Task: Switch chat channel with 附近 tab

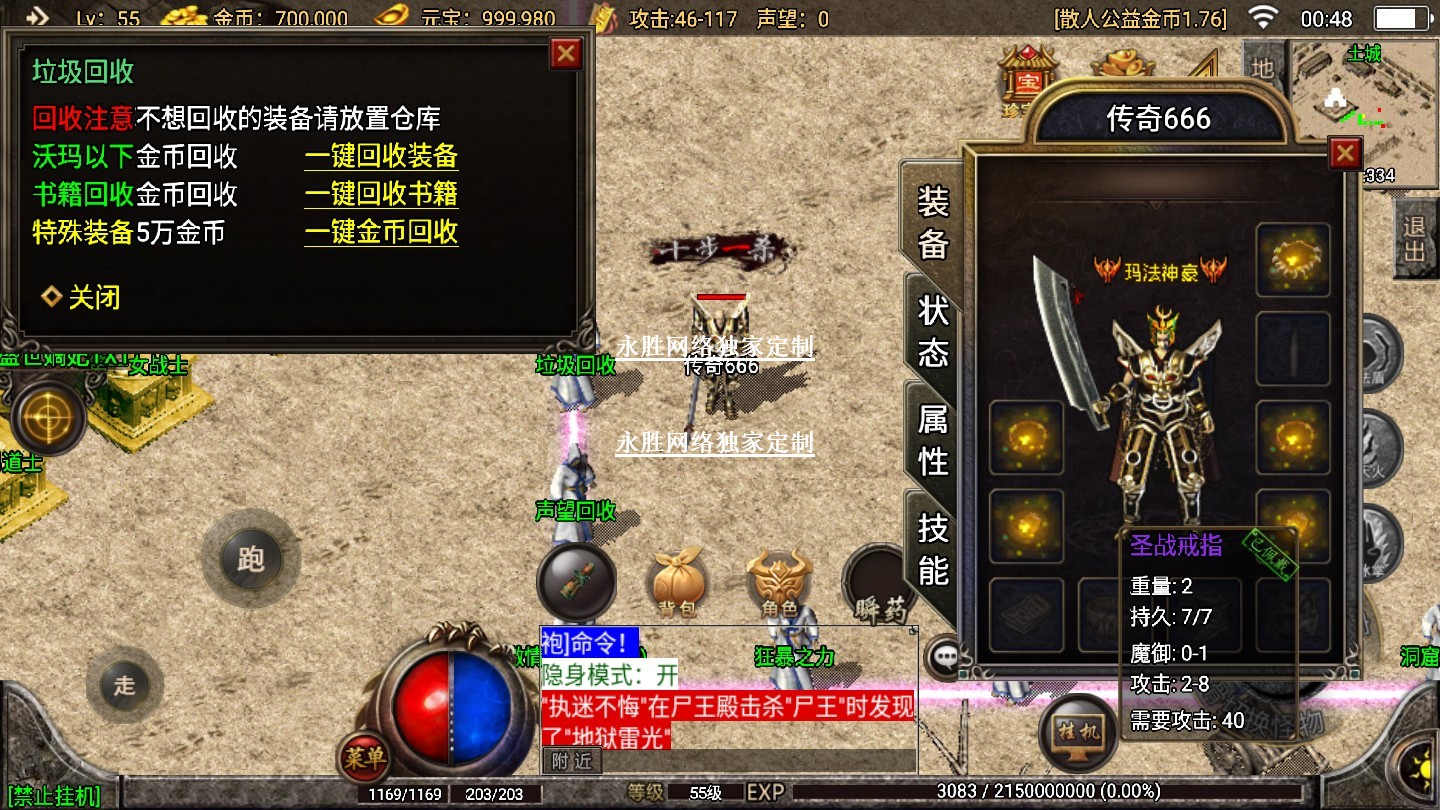Action: (x=572, y=760)
